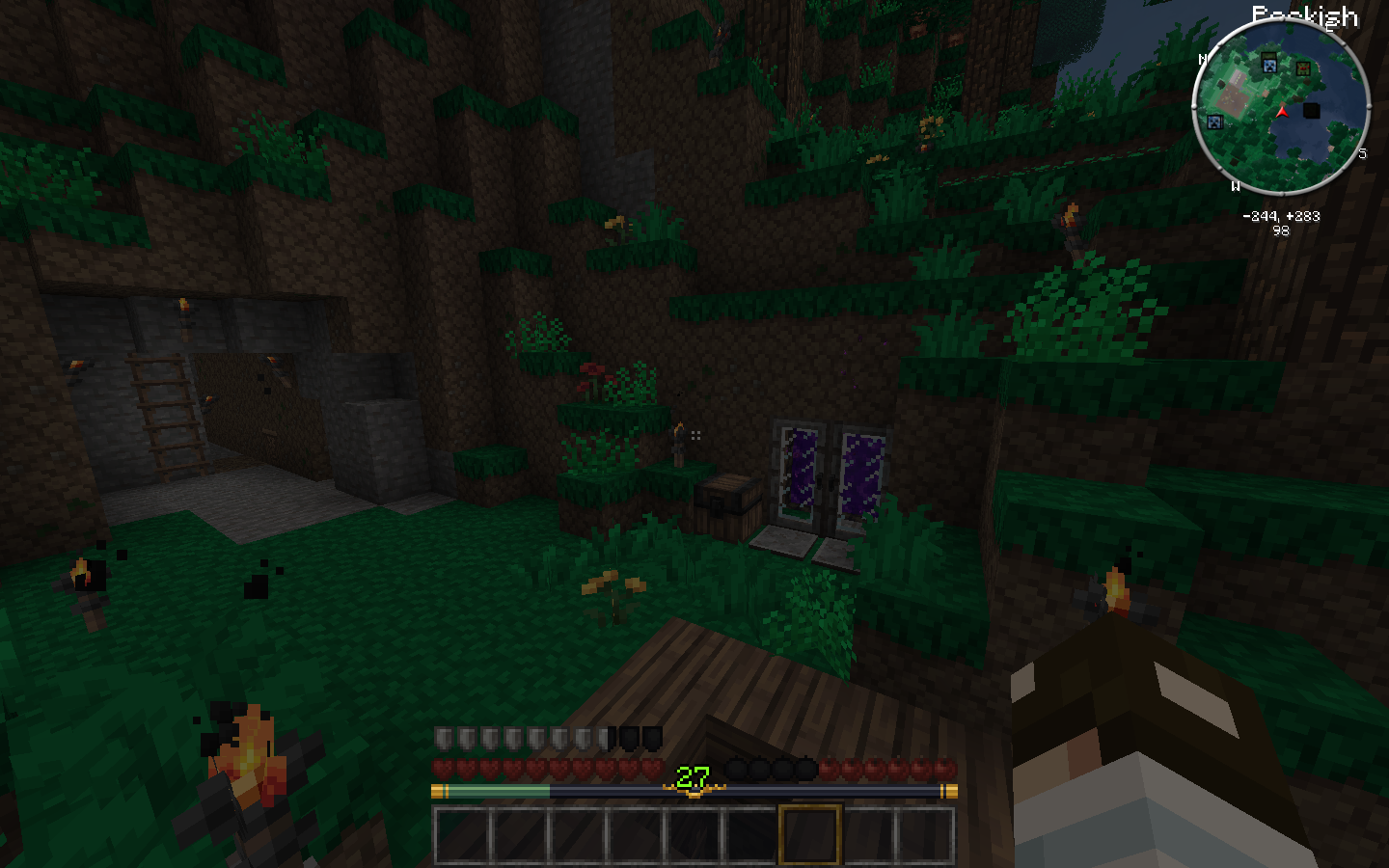This screenshot has height=868, width=1389.
Task: Click the black square marker on the minimap
Action: 1311,110
